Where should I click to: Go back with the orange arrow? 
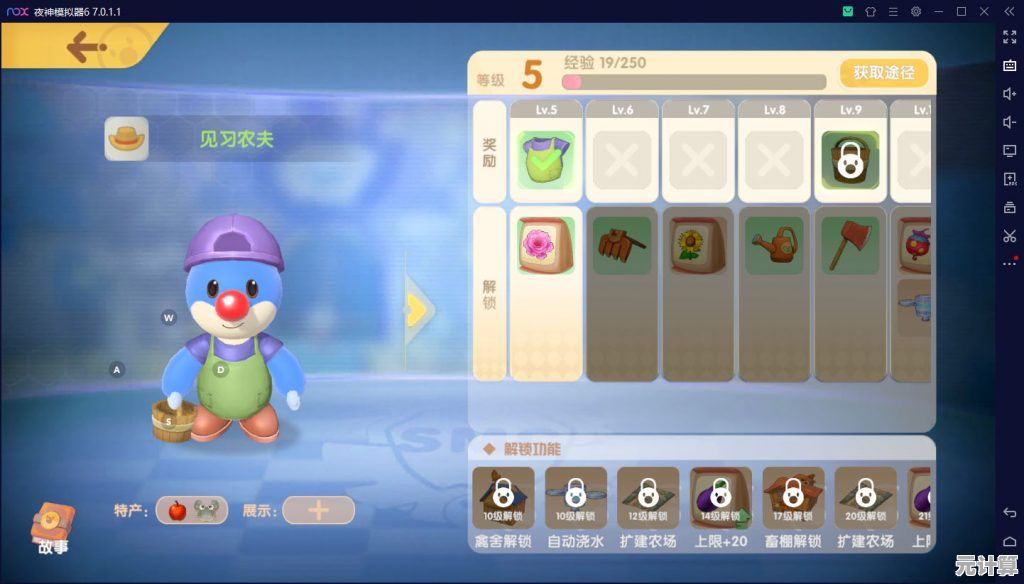coord(87,47)
